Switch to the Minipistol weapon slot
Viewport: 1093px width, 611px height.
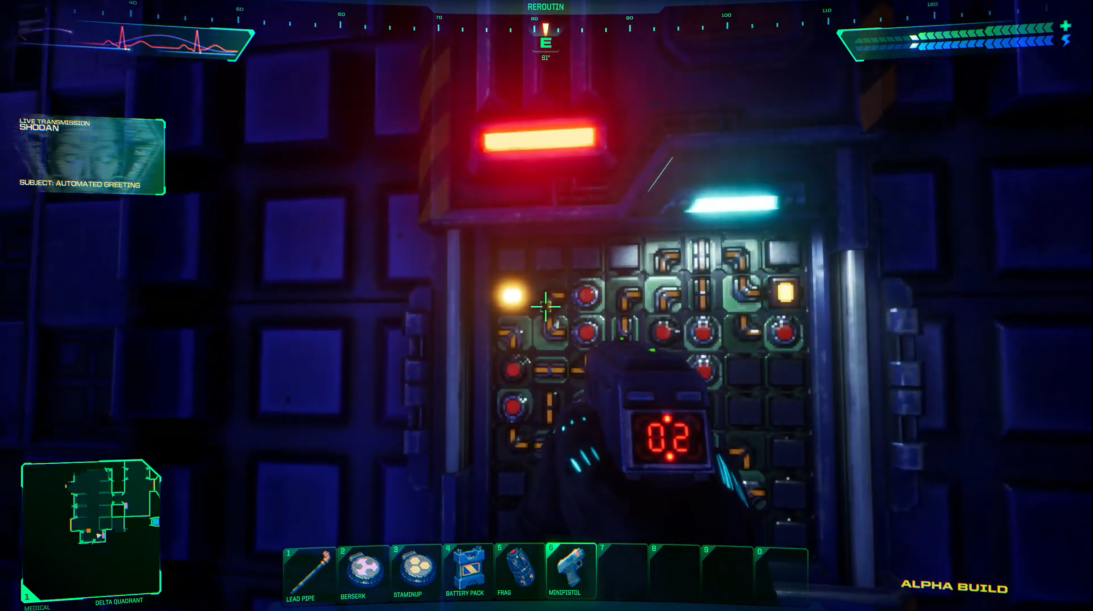[x=571, y=571]
